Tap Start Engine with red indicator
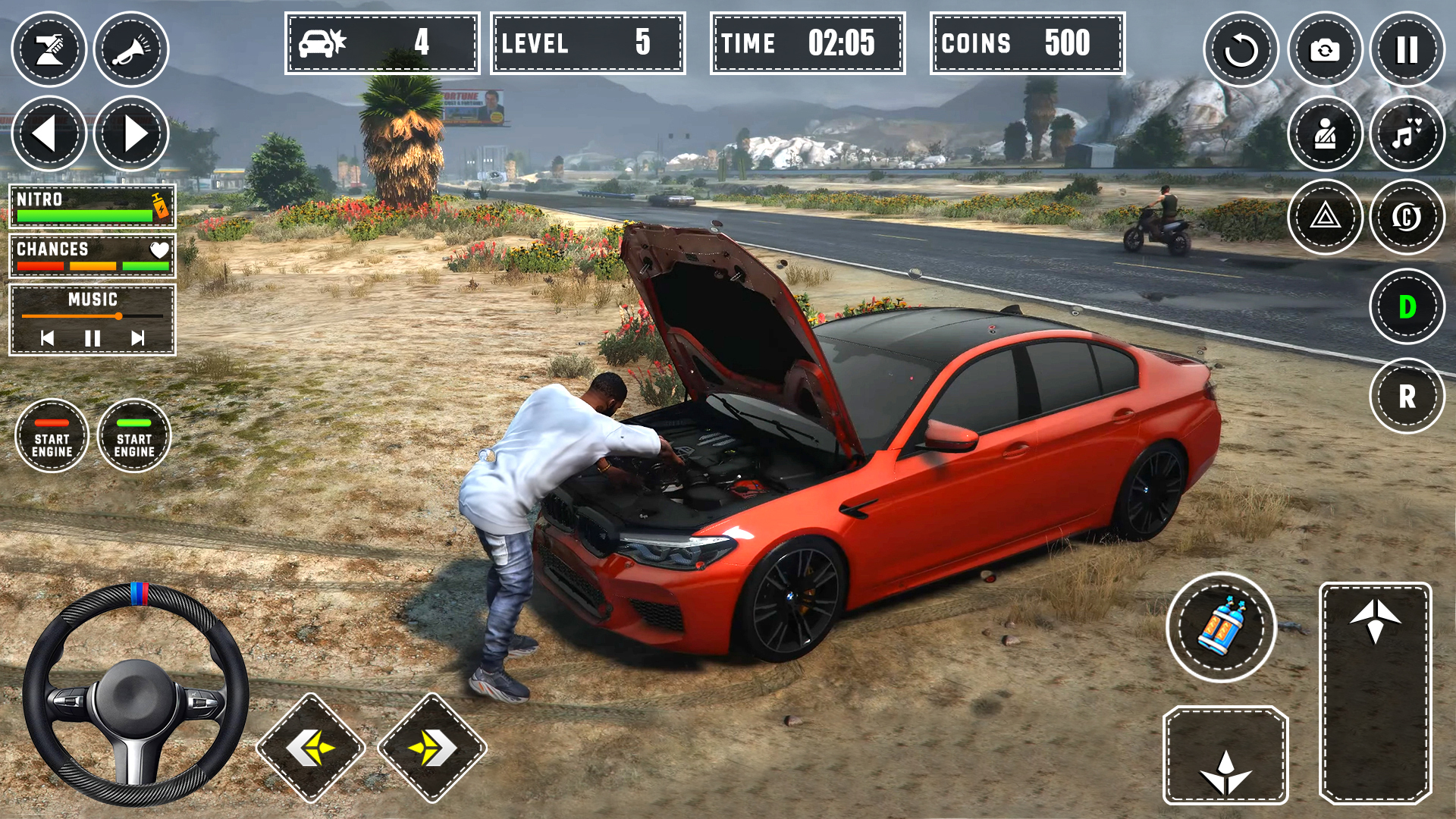This screenshot has width=1456, height=819. coord(52,436)
